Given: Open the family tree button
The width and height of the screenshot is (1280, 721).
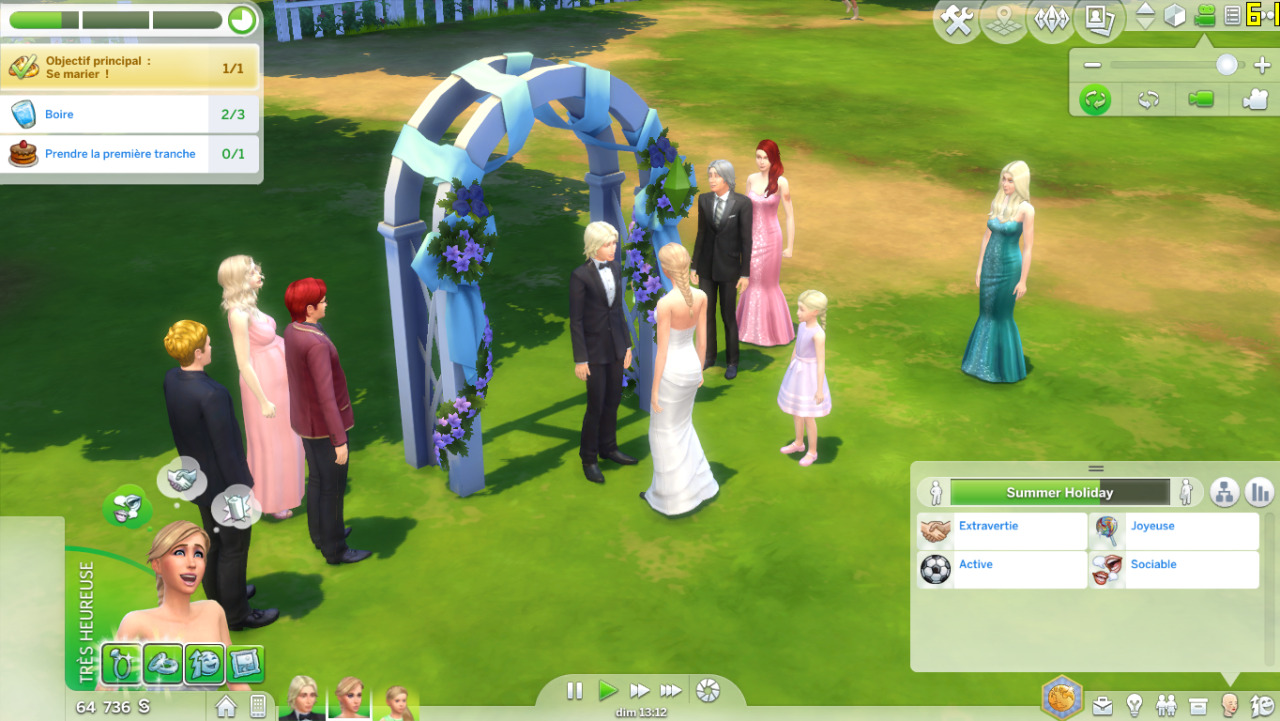Looking at the screenshot, I should point(1225,492).
